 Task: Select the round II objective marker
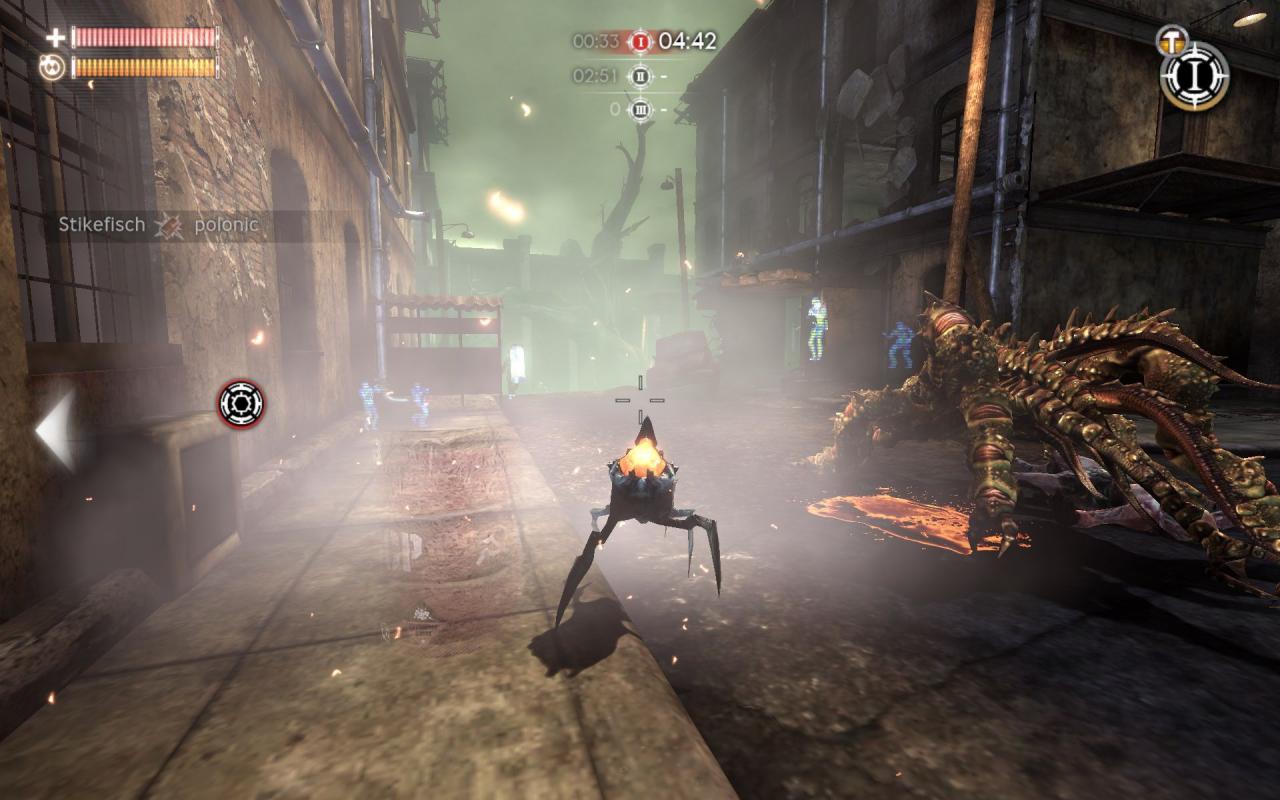[x=640, y=75]
